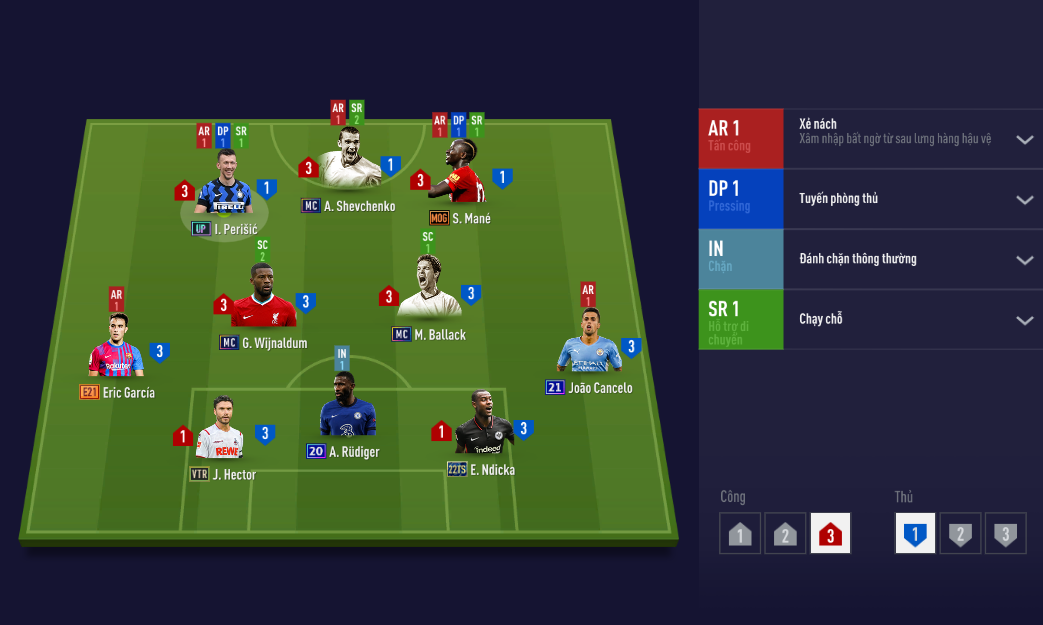Select S. Mané player card

pyautogui.click(x=462, y=174)
